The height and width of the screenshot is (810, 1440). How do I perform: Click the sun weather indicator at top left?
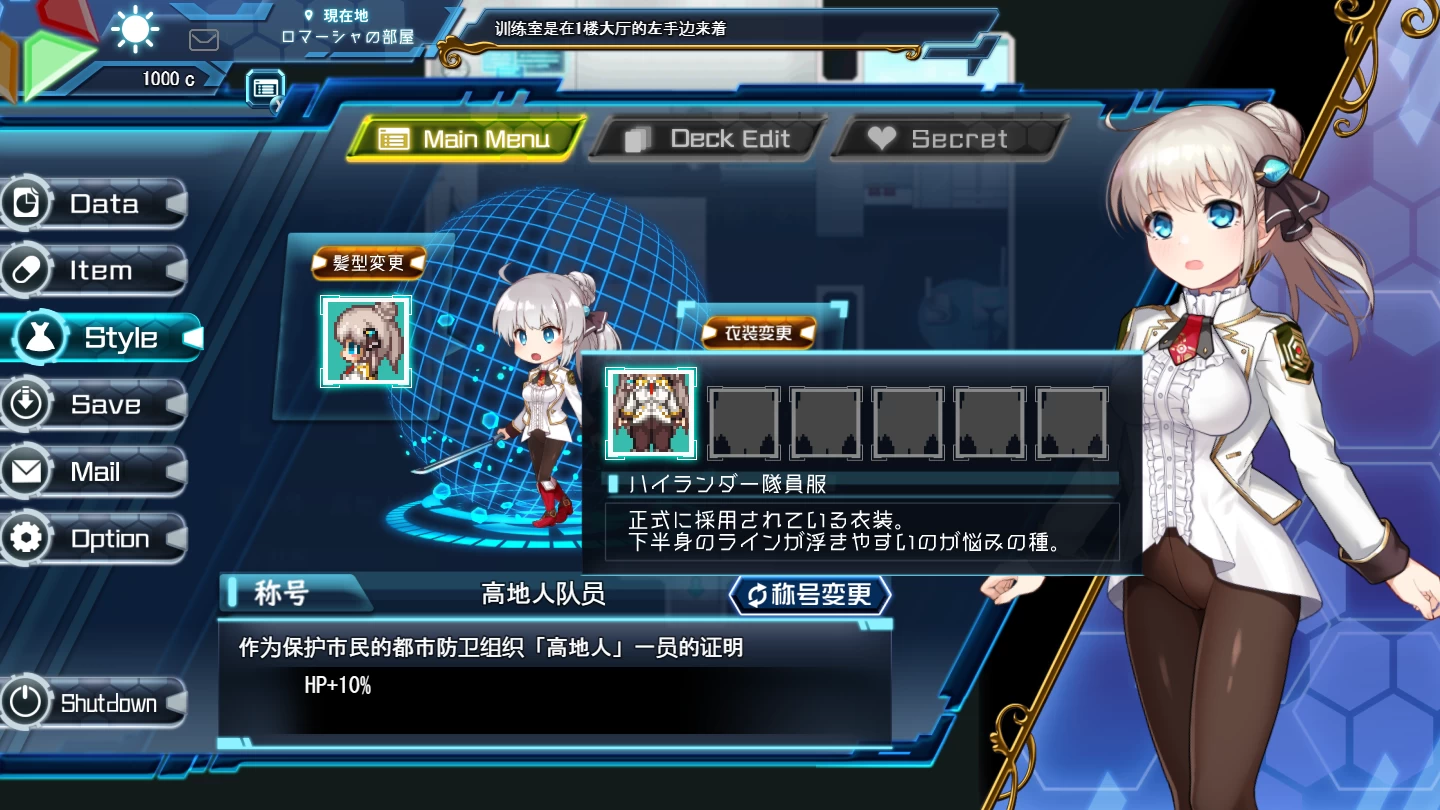click(x=133, y=29)
